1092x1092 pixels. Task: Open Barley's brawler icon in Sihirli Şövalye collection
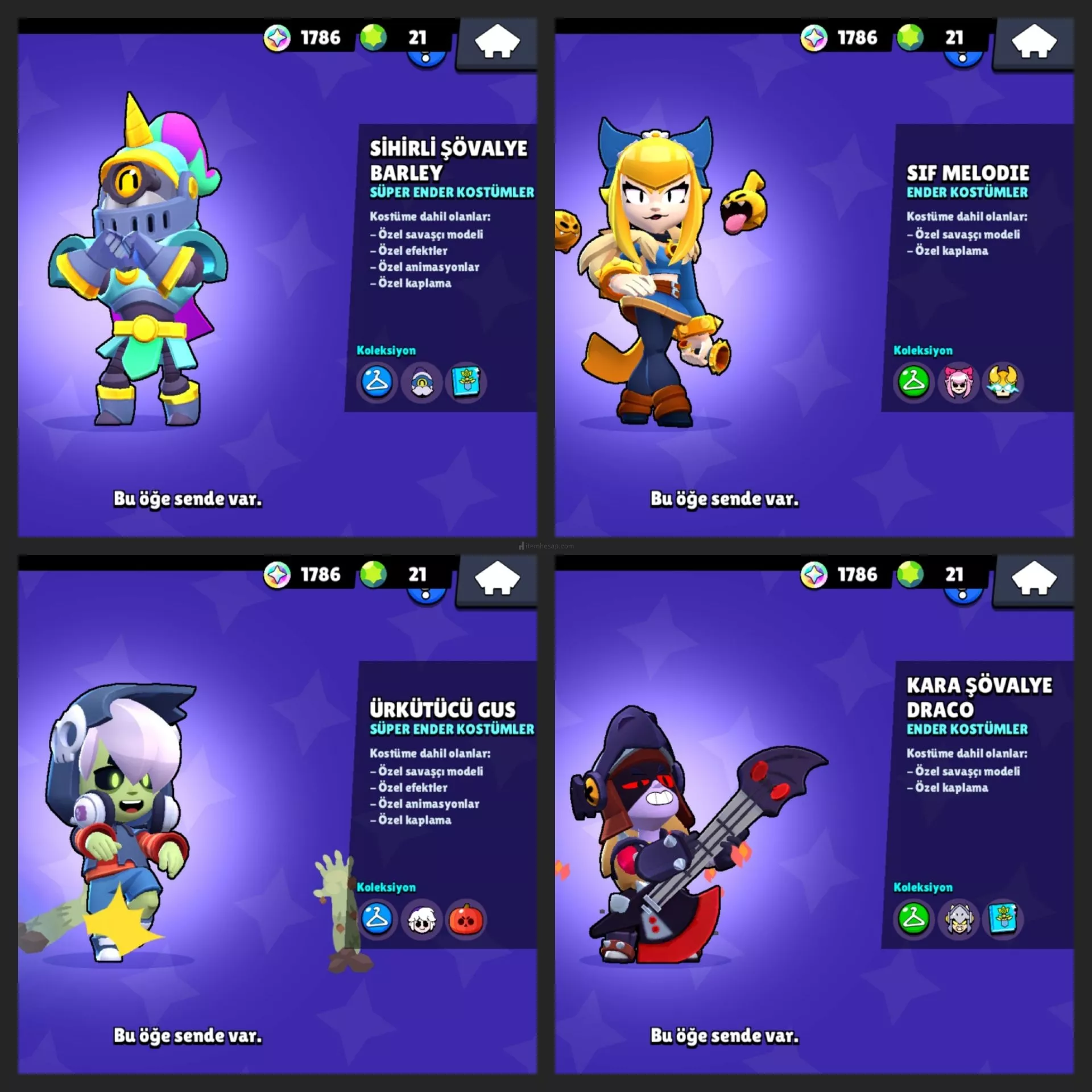coord(421,383)
